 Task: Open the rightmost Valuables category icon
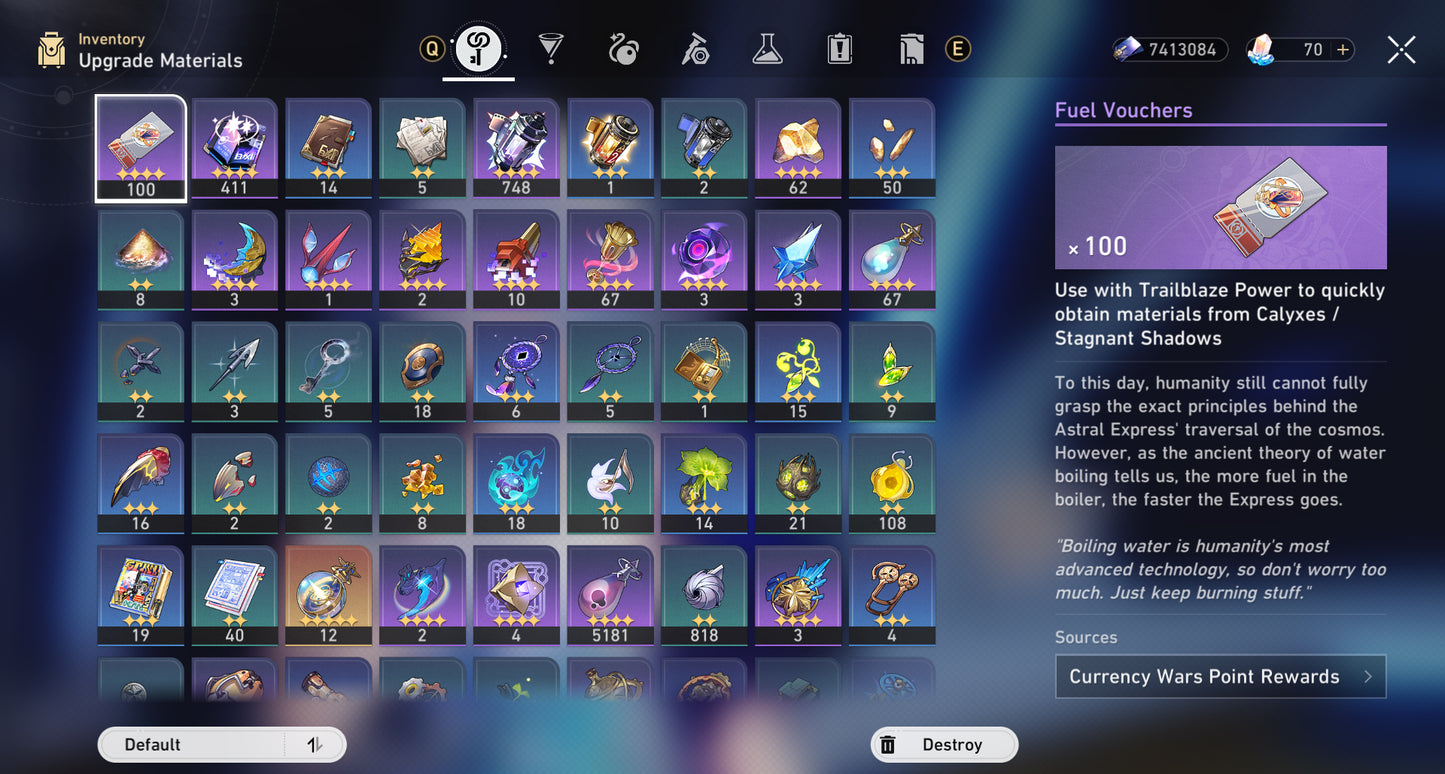coord(910,48)
